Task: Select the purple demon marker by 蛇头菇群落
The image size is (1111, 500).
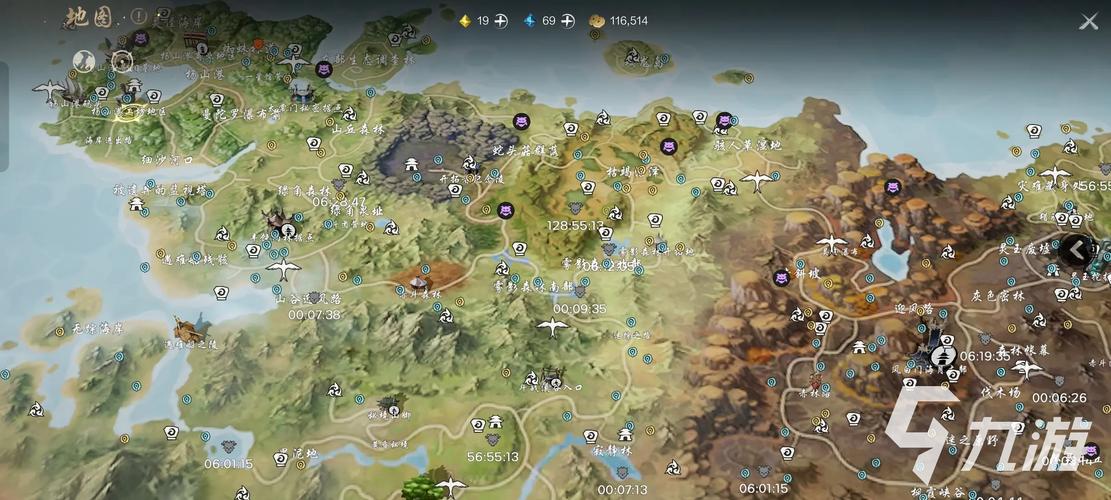Action: (521, 121)
